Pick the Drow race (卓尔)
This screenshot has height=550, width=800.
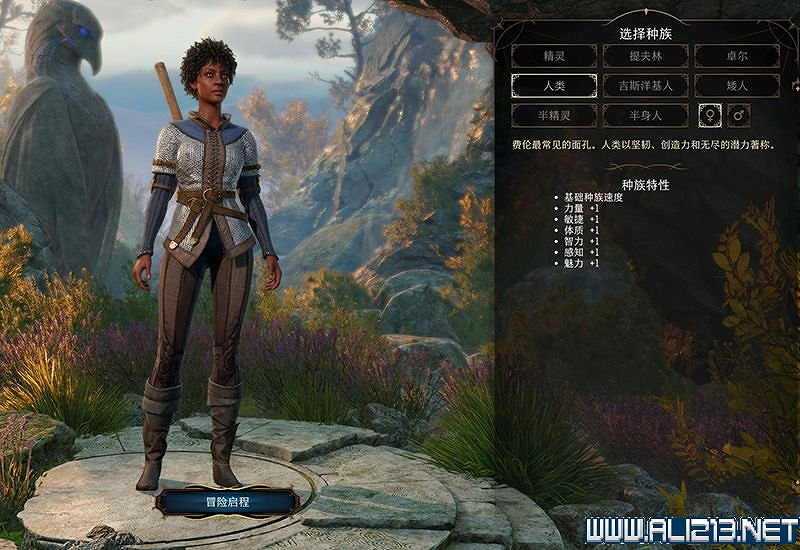[737, 57]
